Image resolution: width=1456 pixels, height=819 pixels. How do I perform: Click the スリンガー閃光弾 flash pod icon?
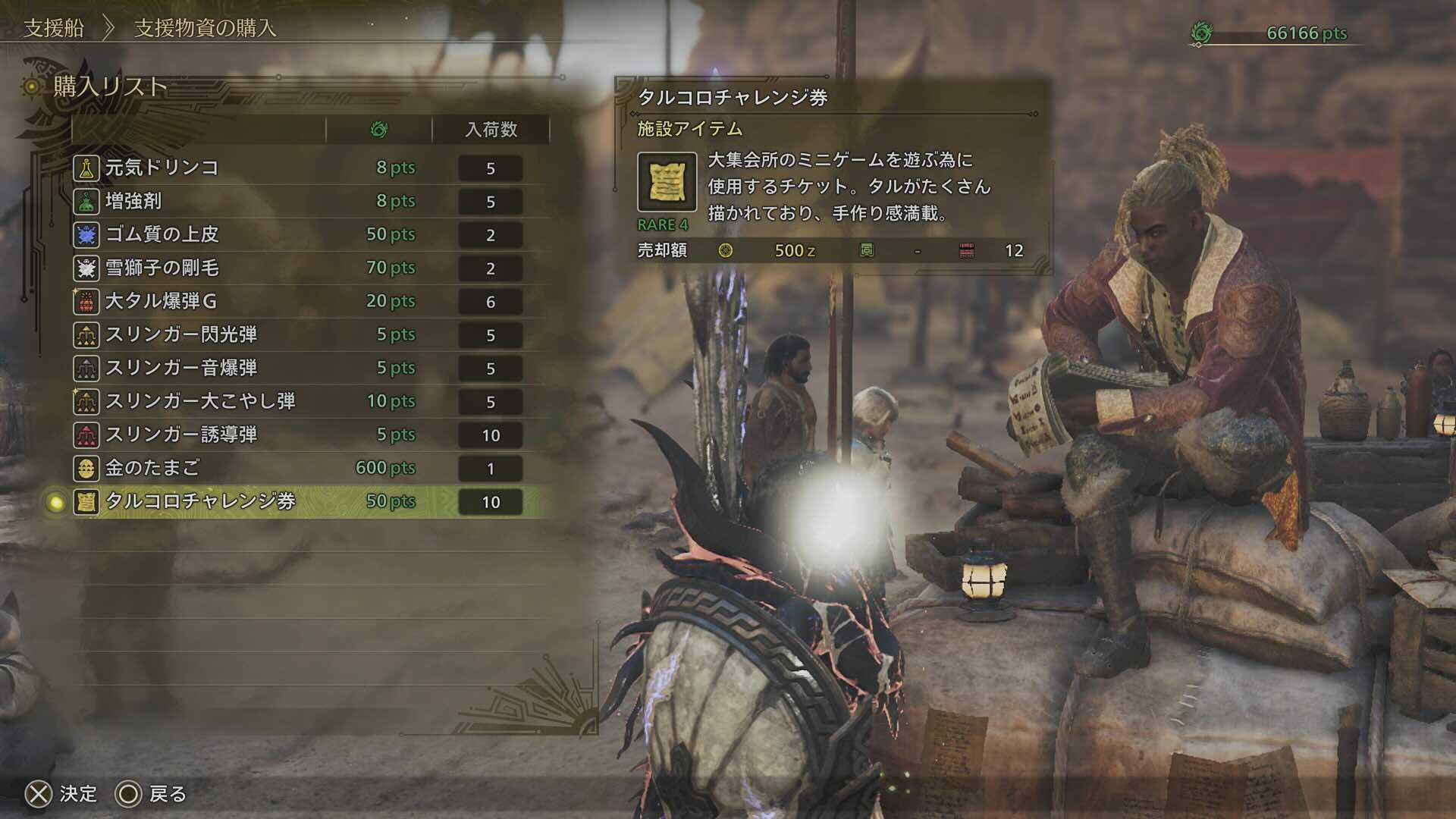pyautogui.click(x=86, y=334)
